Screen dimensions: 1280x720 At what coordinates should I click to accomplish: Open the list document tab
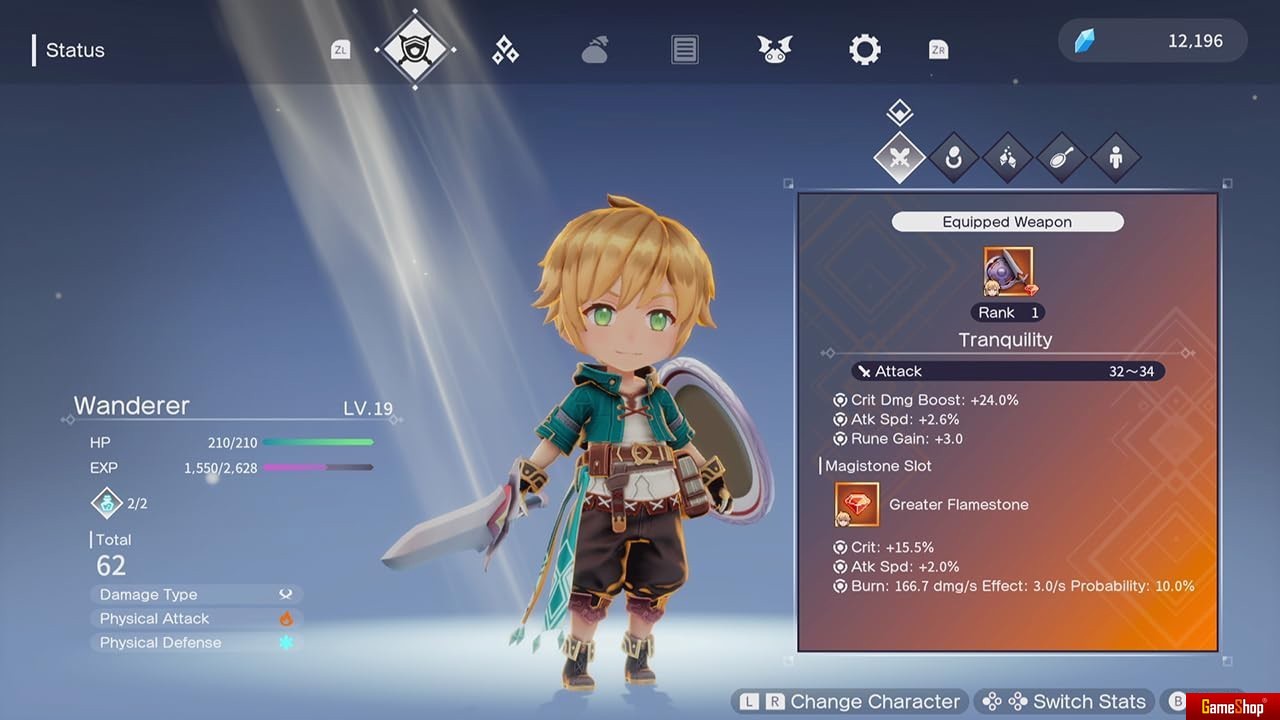click(x=685, y=50)
